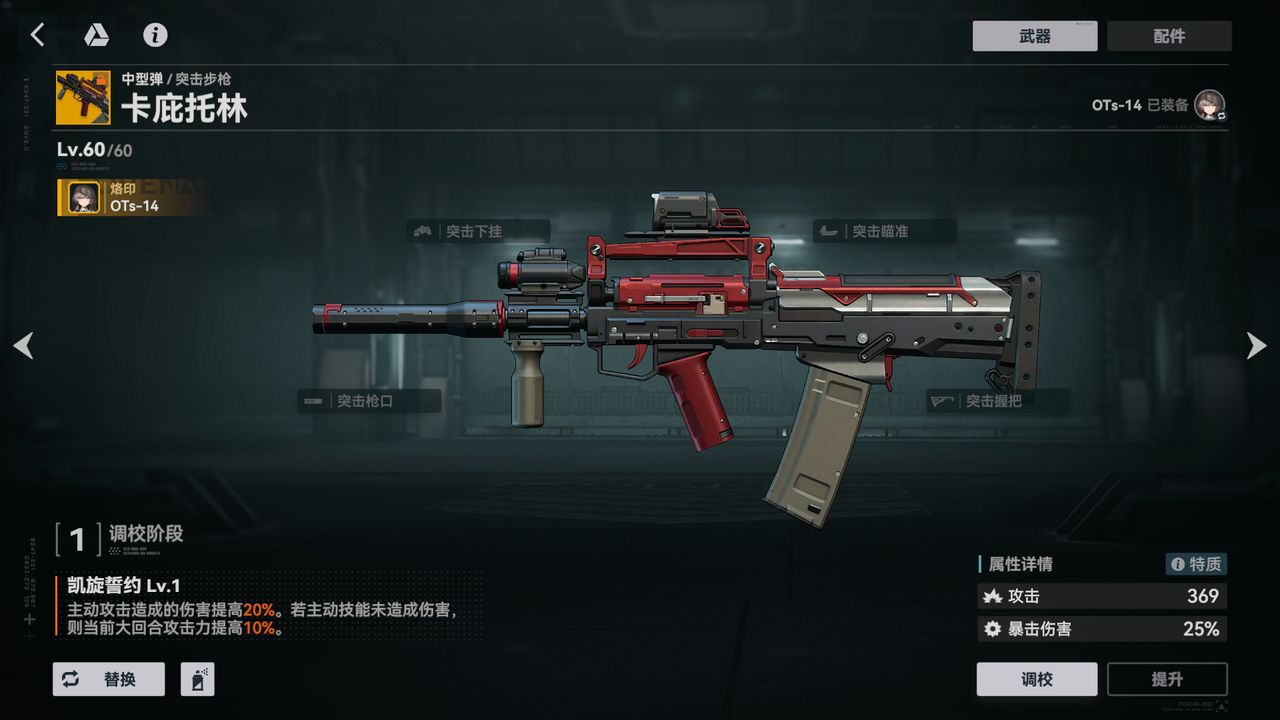Click the 提升 upgrade button

(x=1166, y=679)
